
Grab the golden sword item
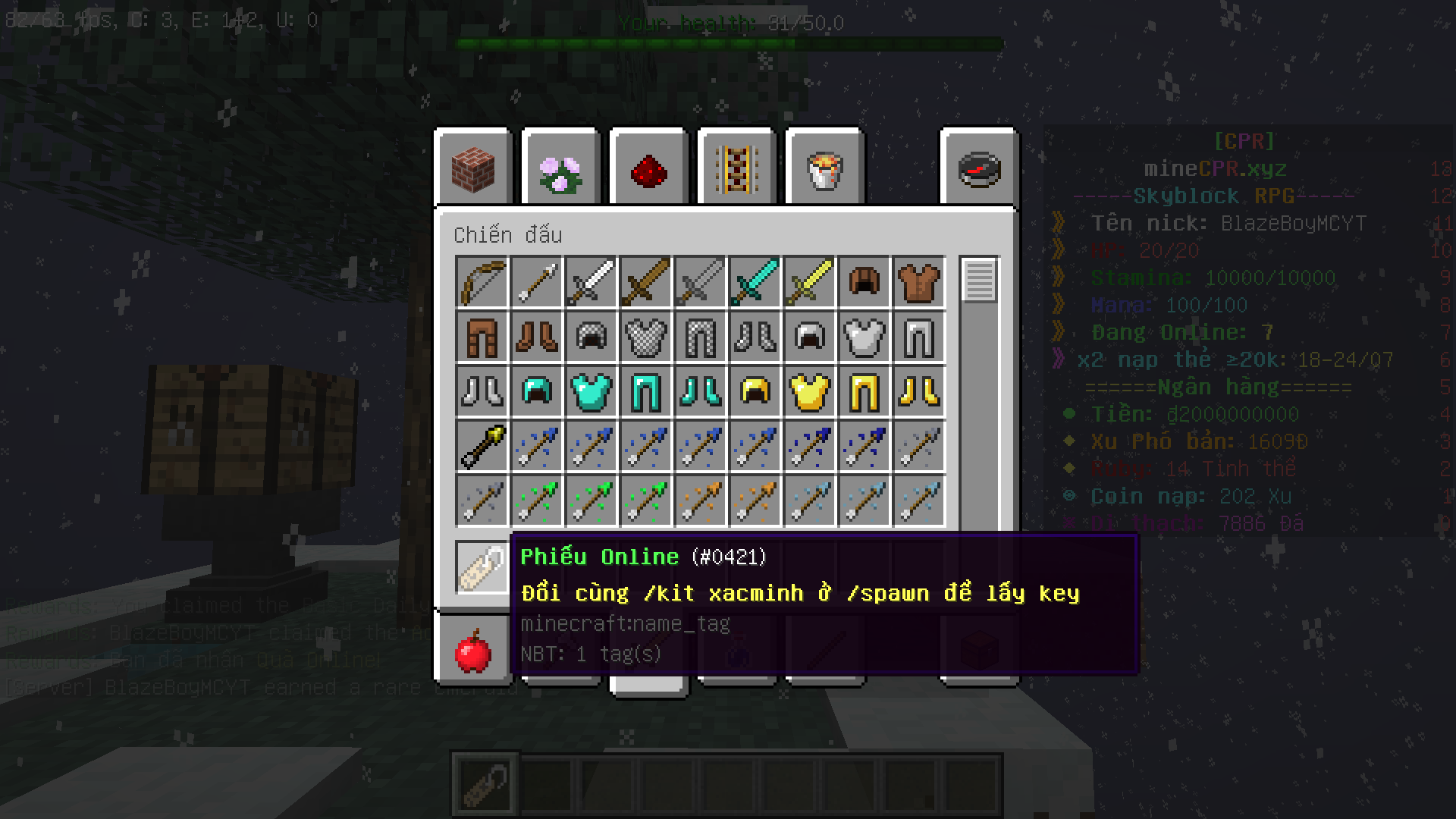click(x=810, y=282)
